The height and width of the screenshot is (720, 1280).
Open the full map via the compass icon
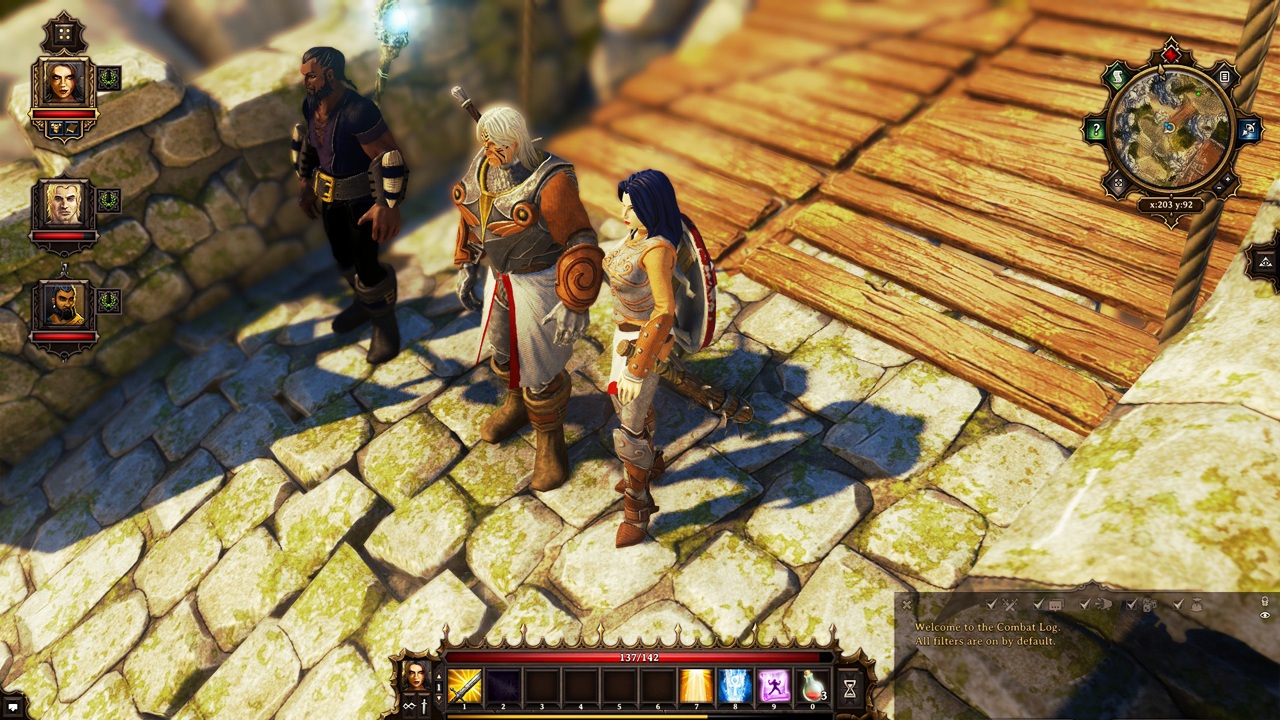point(1250,127)
